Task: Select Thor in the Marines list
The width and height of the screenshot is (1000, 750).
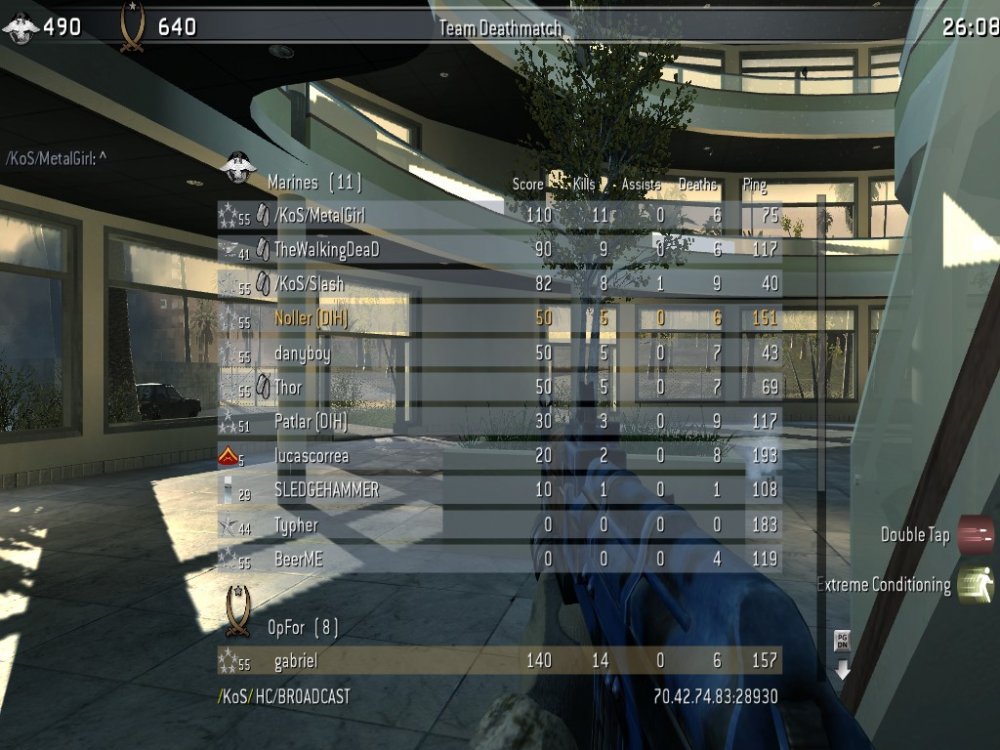Action: (500, 387)
